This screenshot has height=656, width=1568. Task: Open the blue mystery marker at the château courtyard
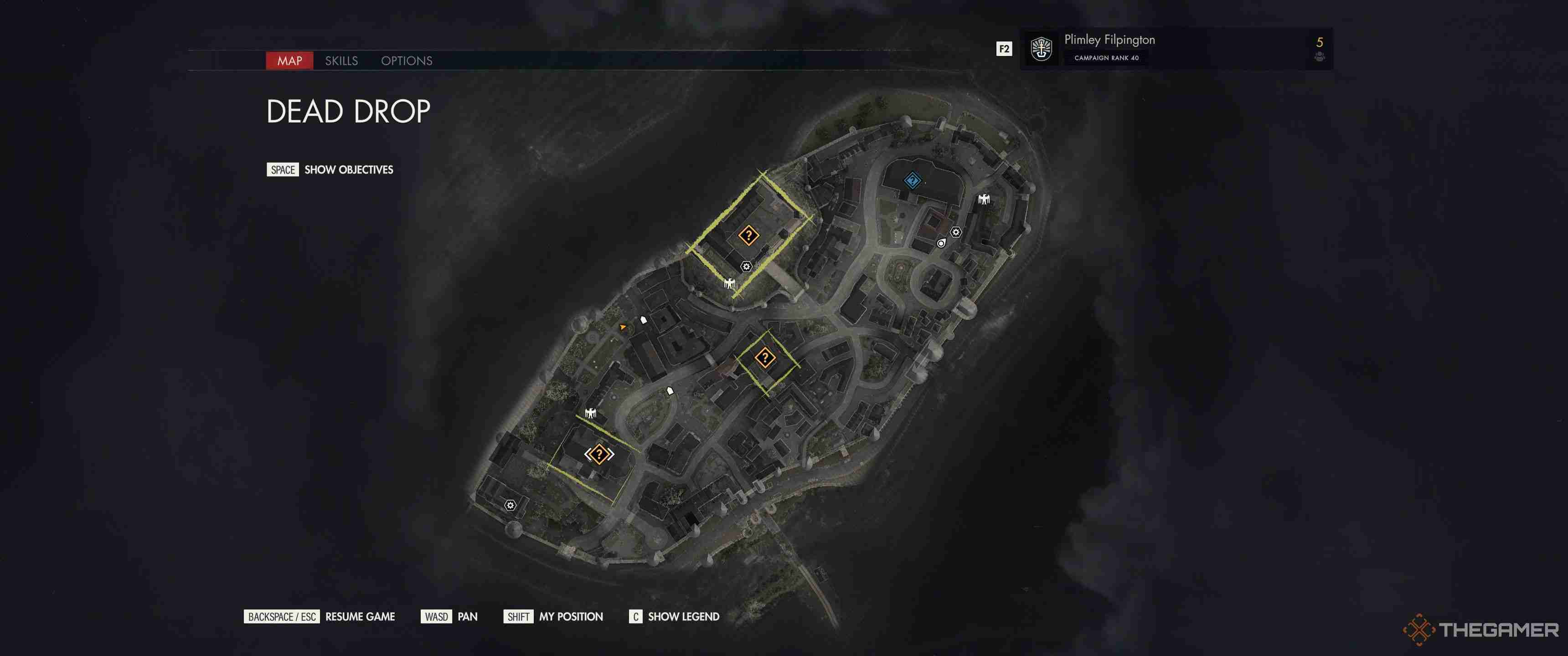coord(913,179)
